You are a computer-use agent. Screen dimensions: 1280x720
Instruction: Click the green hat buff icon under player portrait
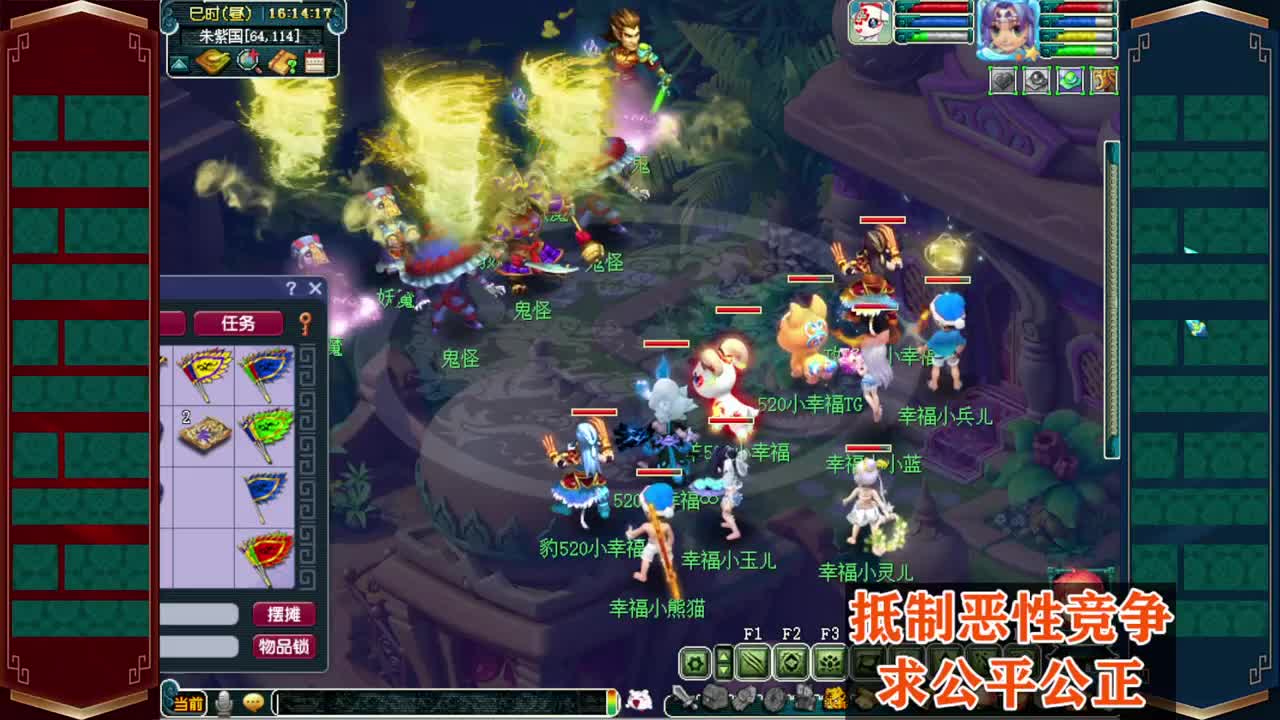1070,80
